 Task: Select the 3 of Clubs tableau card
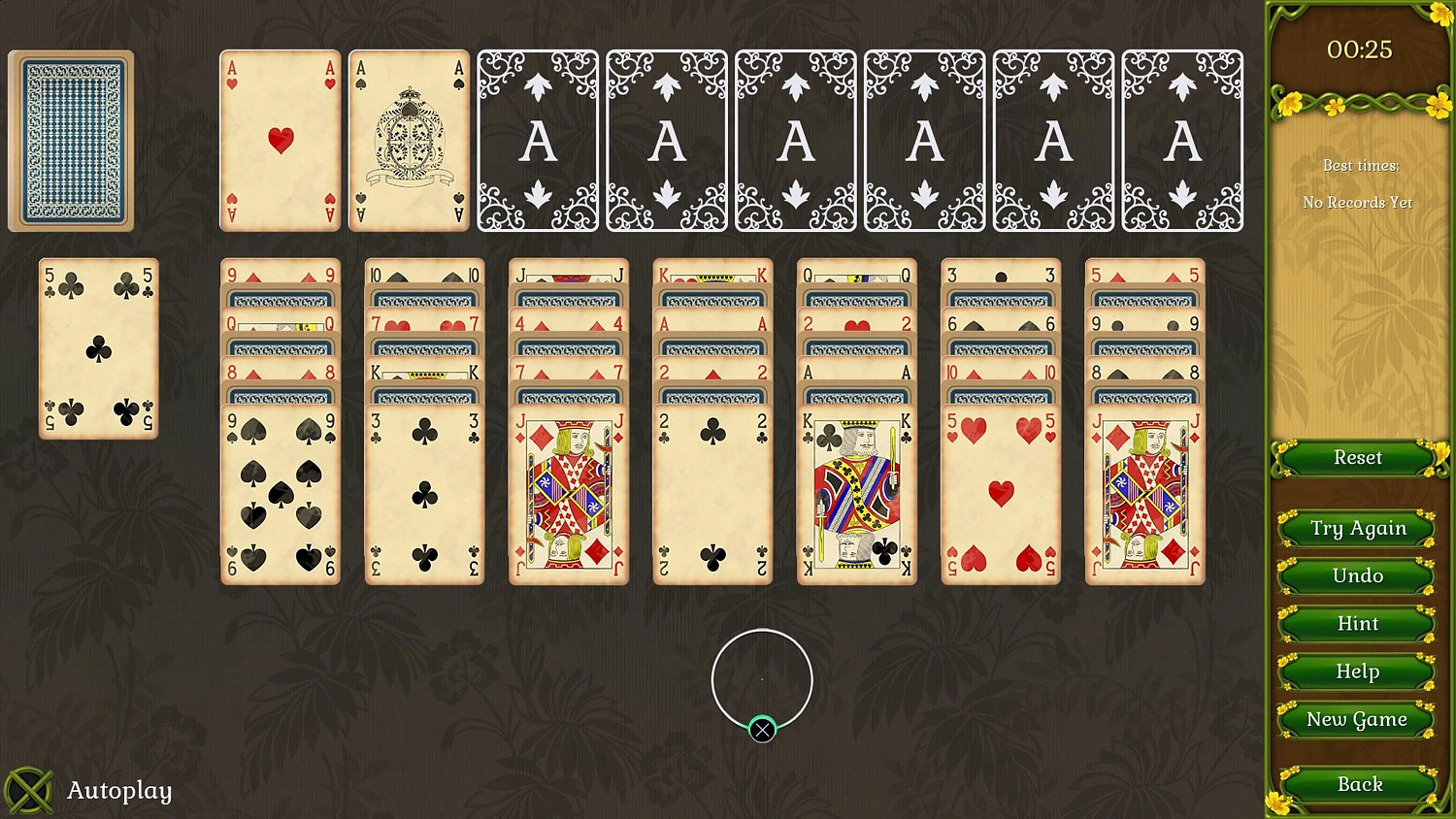click(x=423, y=495)
